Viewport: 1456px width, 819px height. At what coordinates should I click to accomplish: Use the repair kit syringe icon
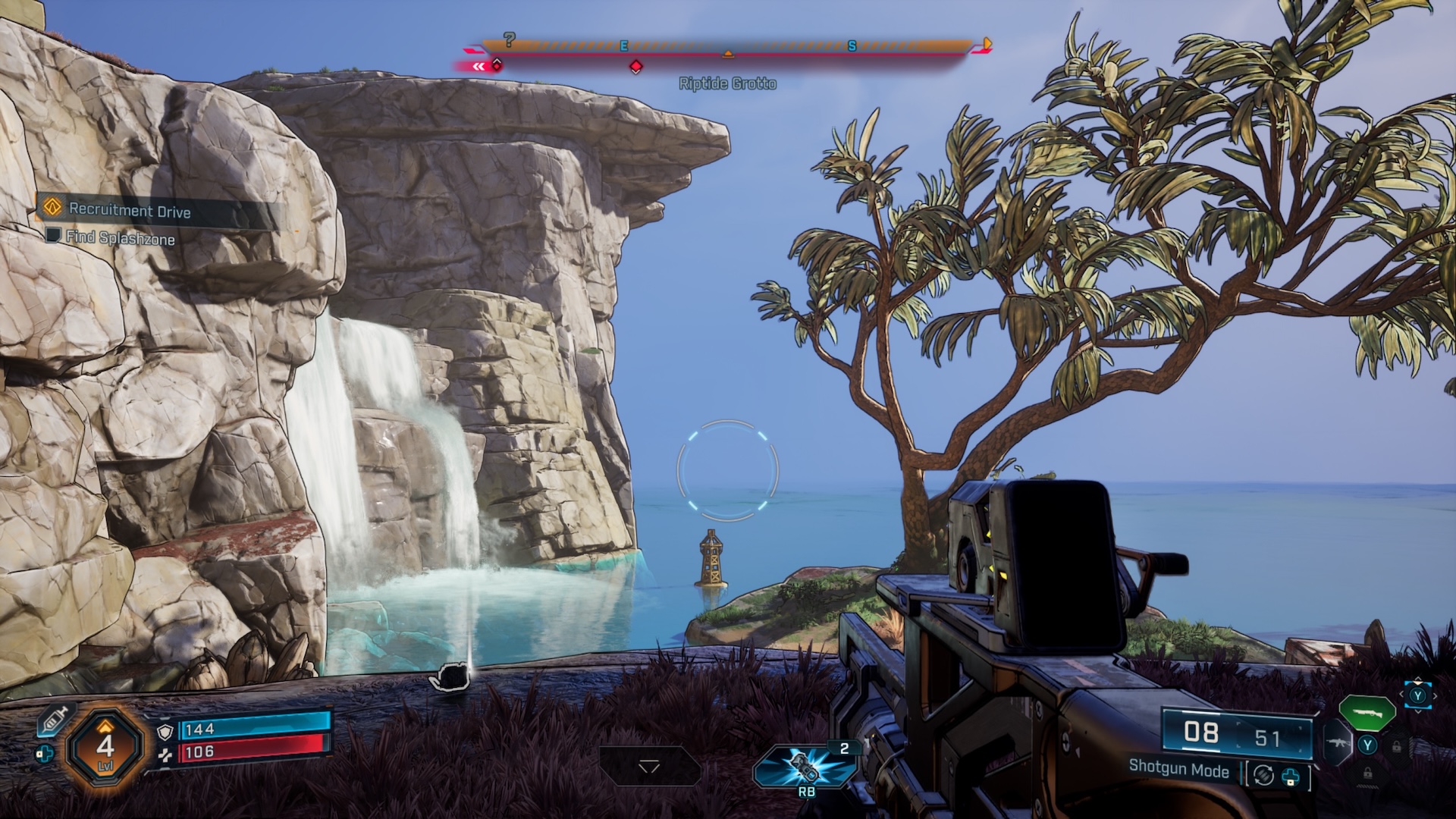click(x=56, y=717)
